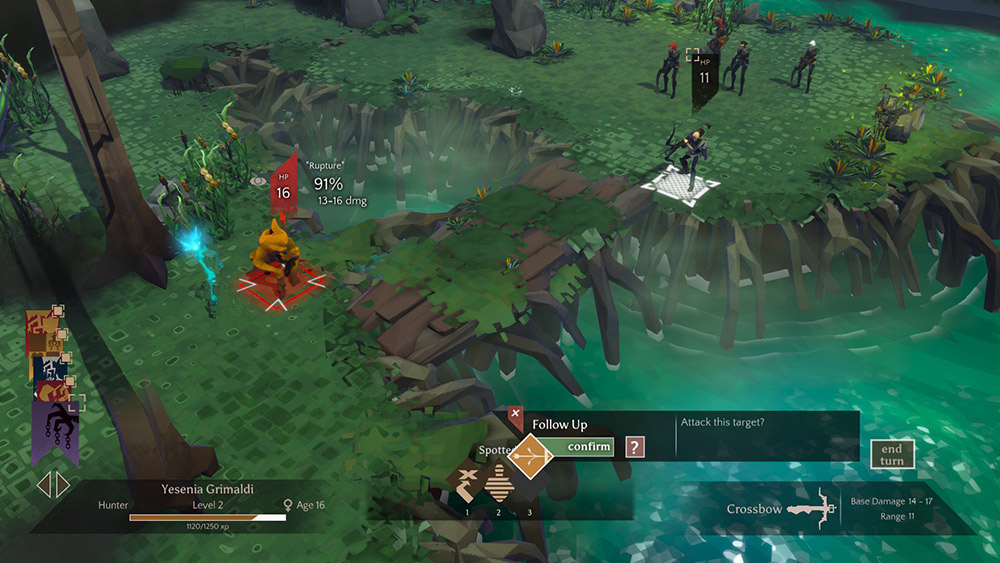This screenshot has height=563, width=1000.
Task: Select ability 1 with the crossed-weapons icon
Action: (x=466, y=484)
